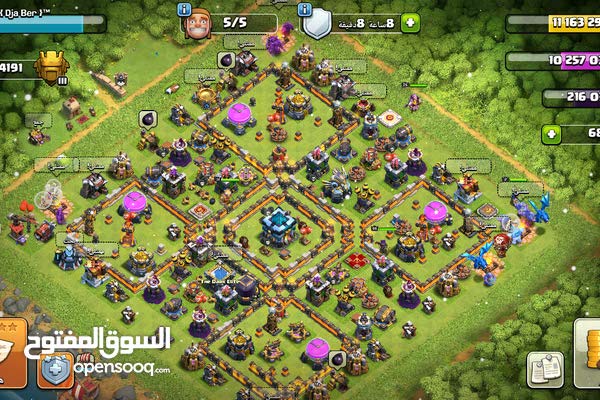600x400 pixels.
Task: Open the gold trophy league badge
Action: point(51,68)
